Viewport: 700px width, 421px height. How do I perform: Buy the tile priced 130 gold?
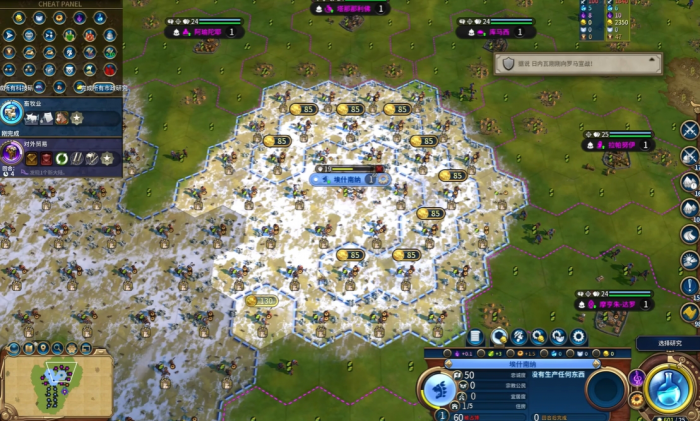[x=260, y=300]
